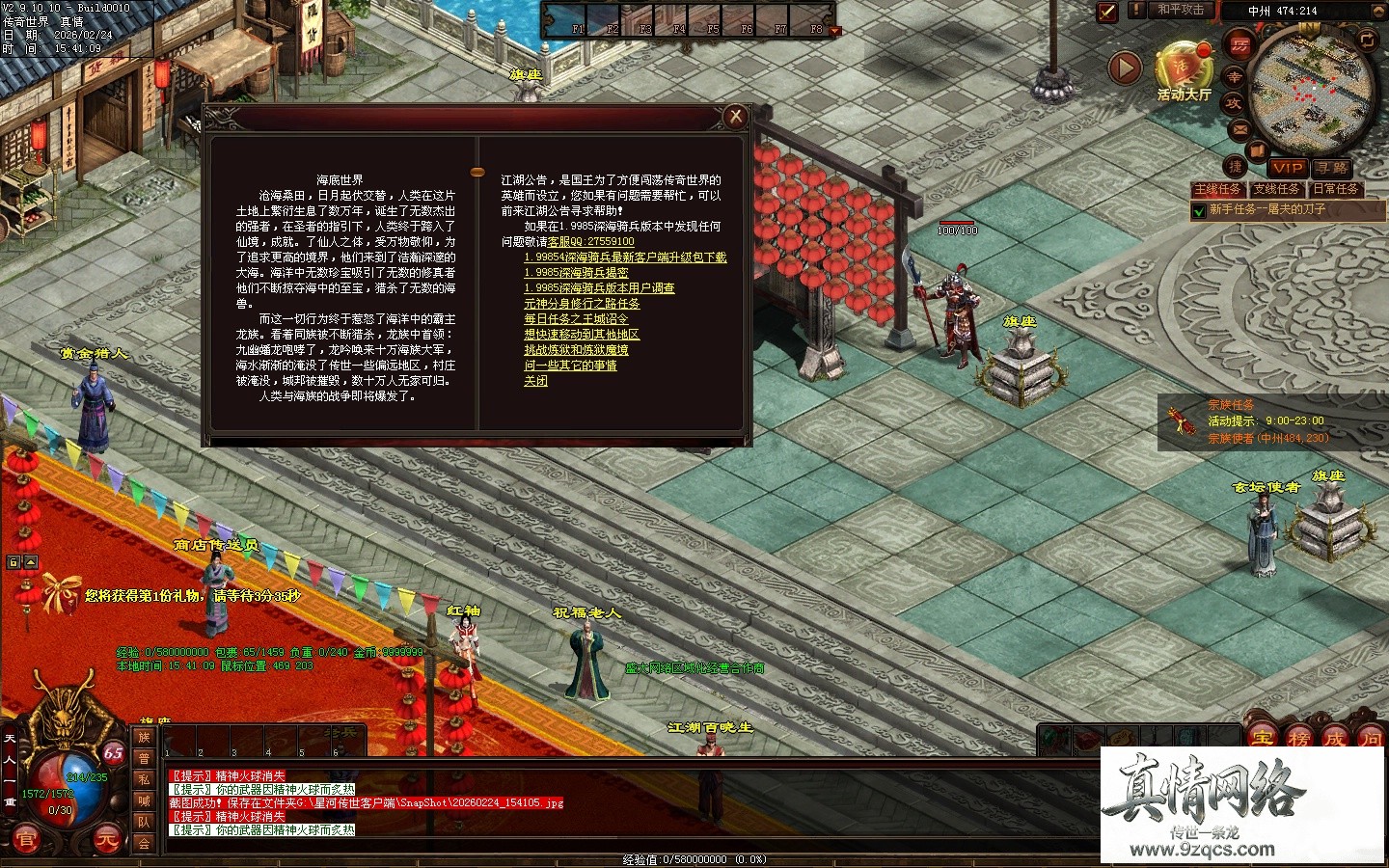The image size is (1389, 868).
Task: Pick the 挑战炼狱和炼狱魔境 option
Action: (x=576, y=350)
